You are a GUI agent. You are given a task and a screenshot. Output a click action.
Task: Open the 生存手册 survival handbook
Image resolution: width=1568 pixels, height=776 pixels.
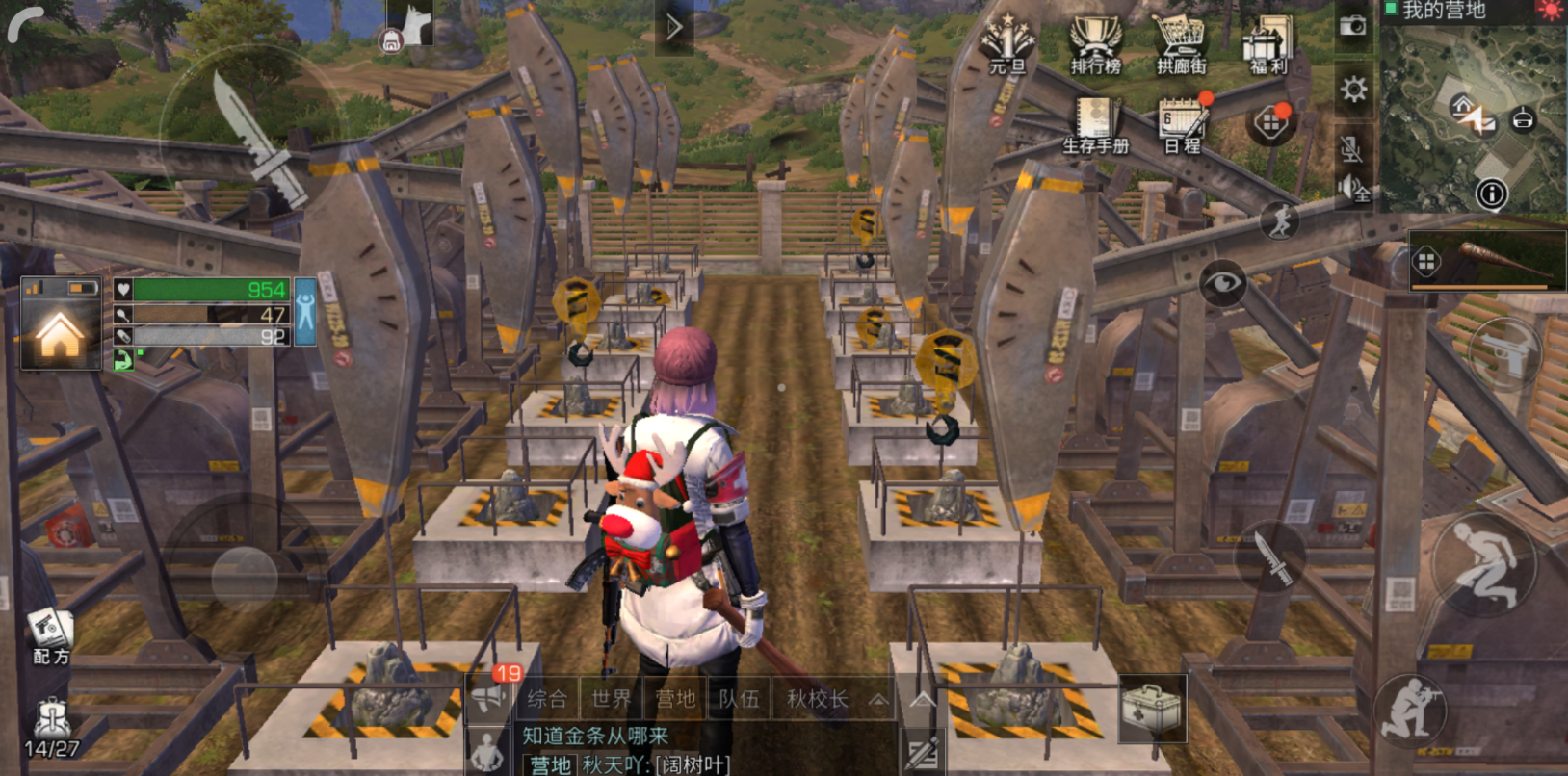pos(1095,126)
